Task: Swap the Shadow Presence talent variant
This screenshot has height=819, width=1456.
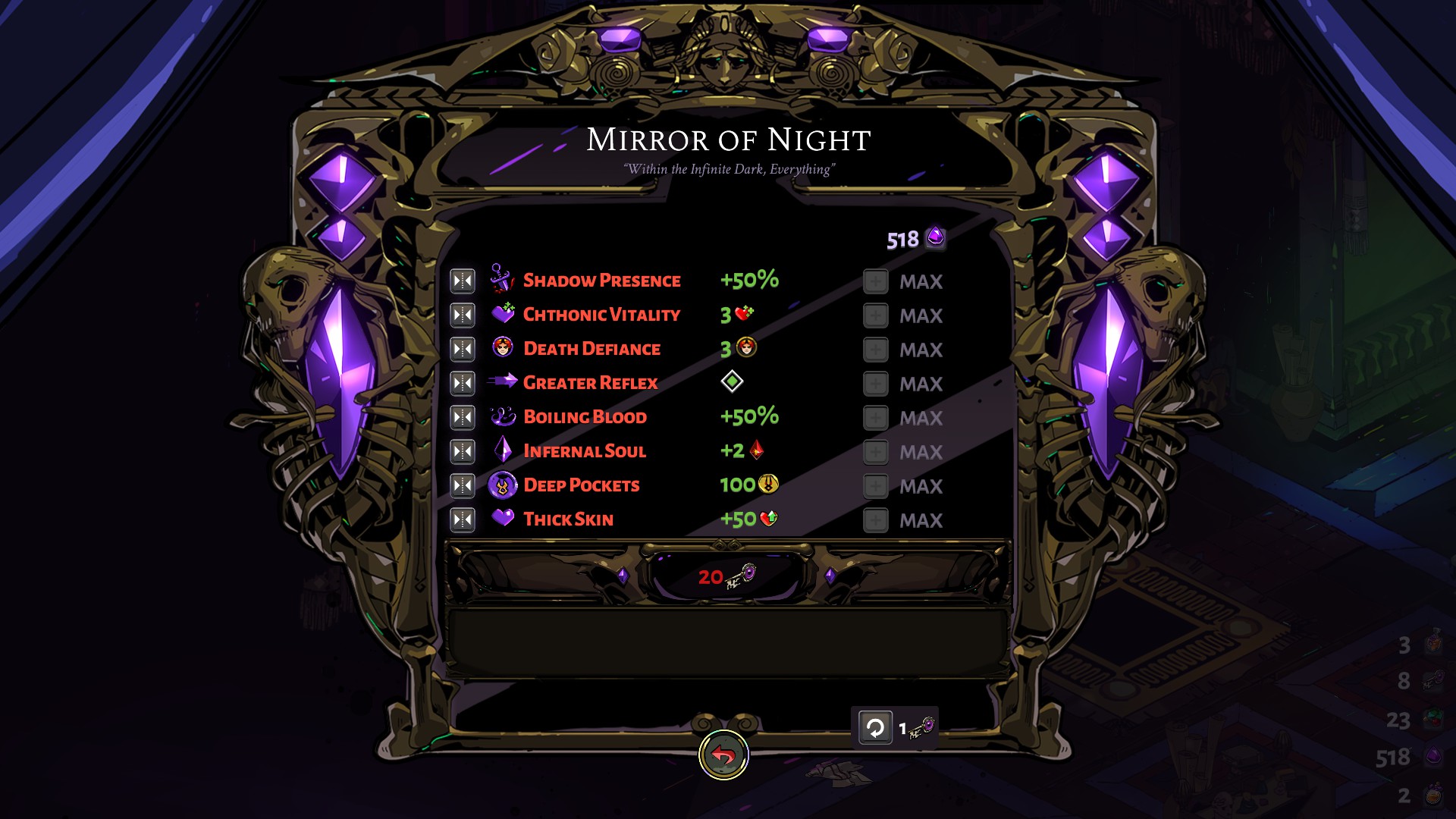Action: coord(462,281)
